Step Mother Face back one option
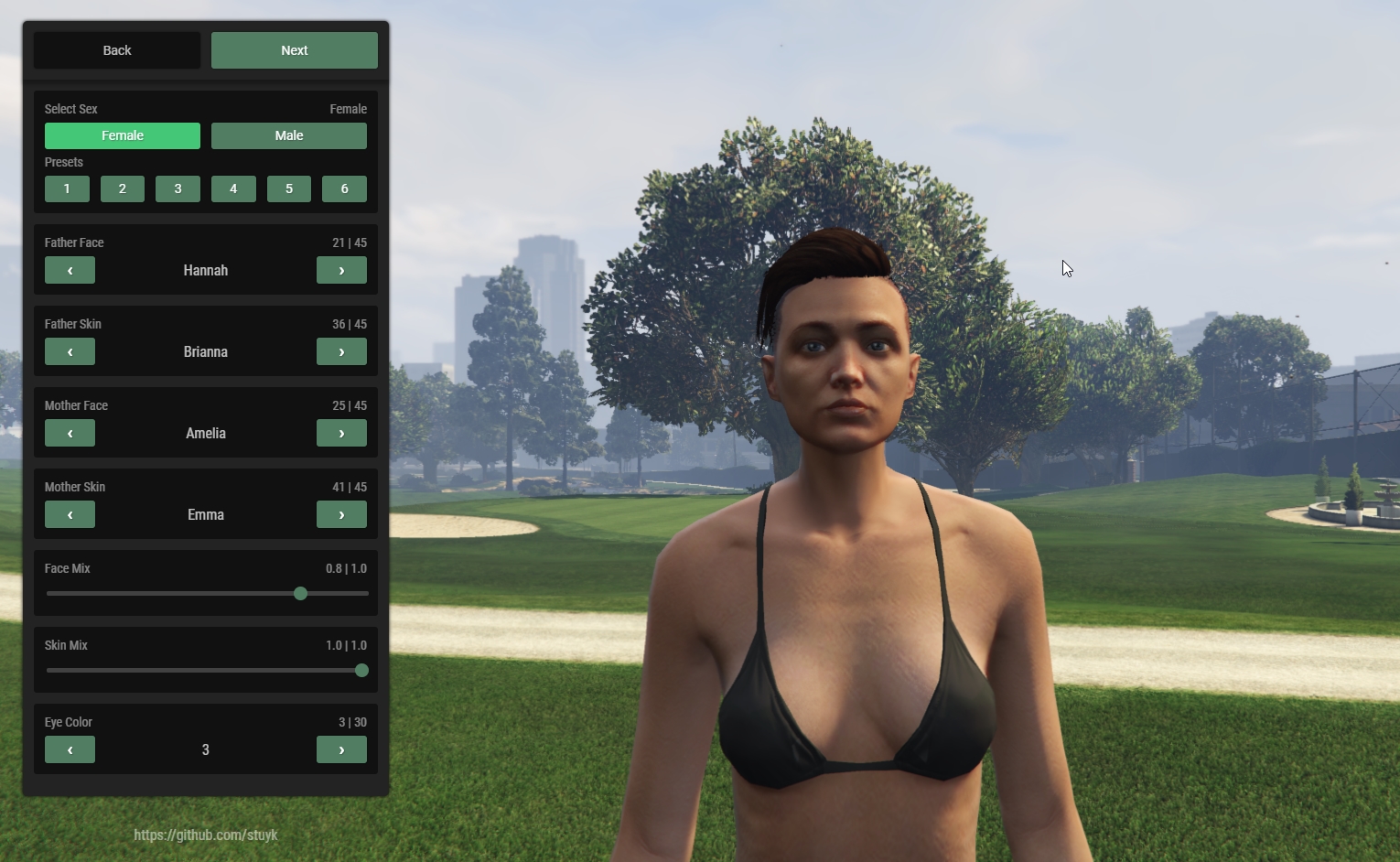 point(70,433)
